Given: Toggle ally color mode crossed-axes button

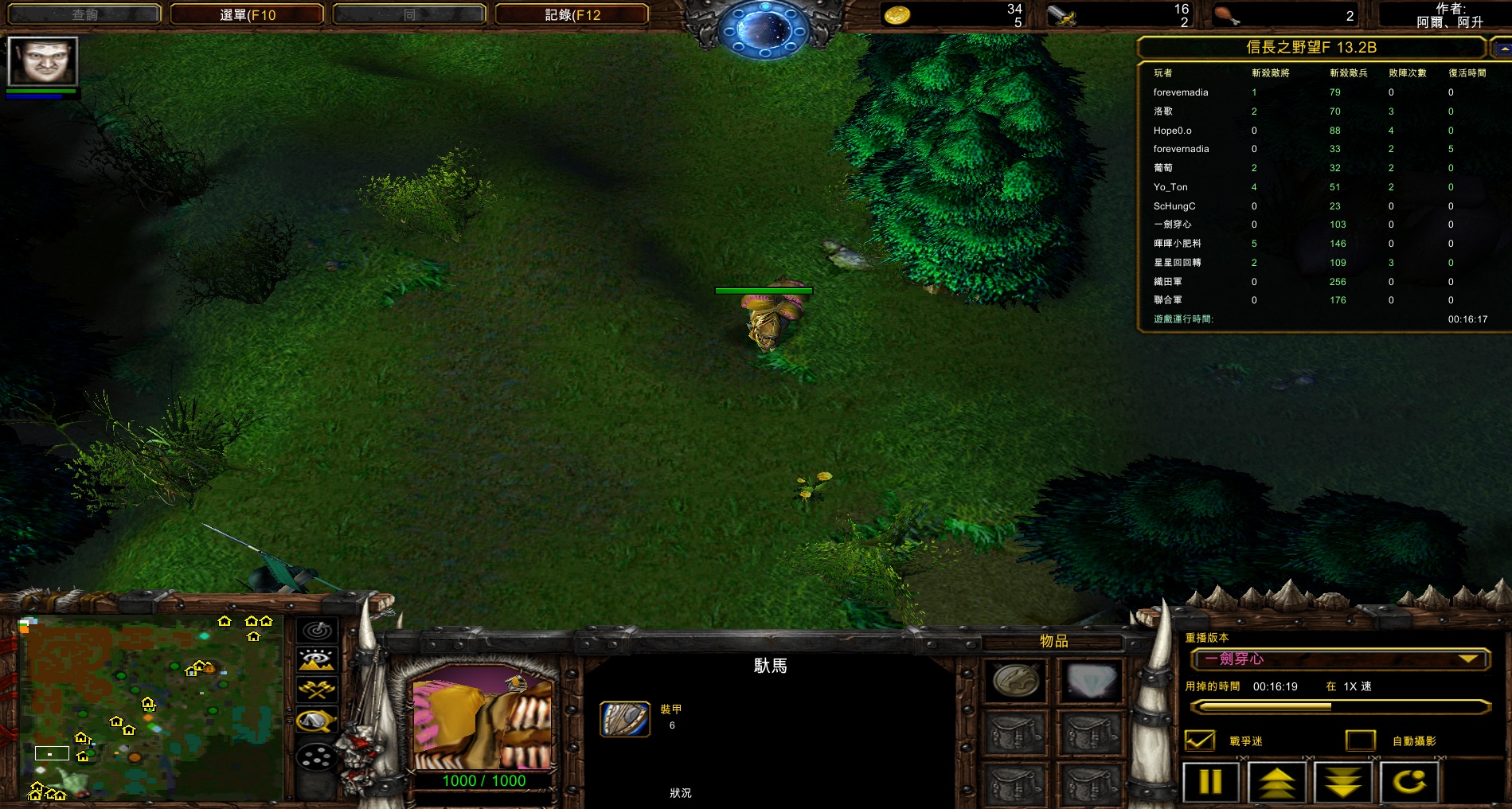Looking at the screenshot, I should (317, 690).
